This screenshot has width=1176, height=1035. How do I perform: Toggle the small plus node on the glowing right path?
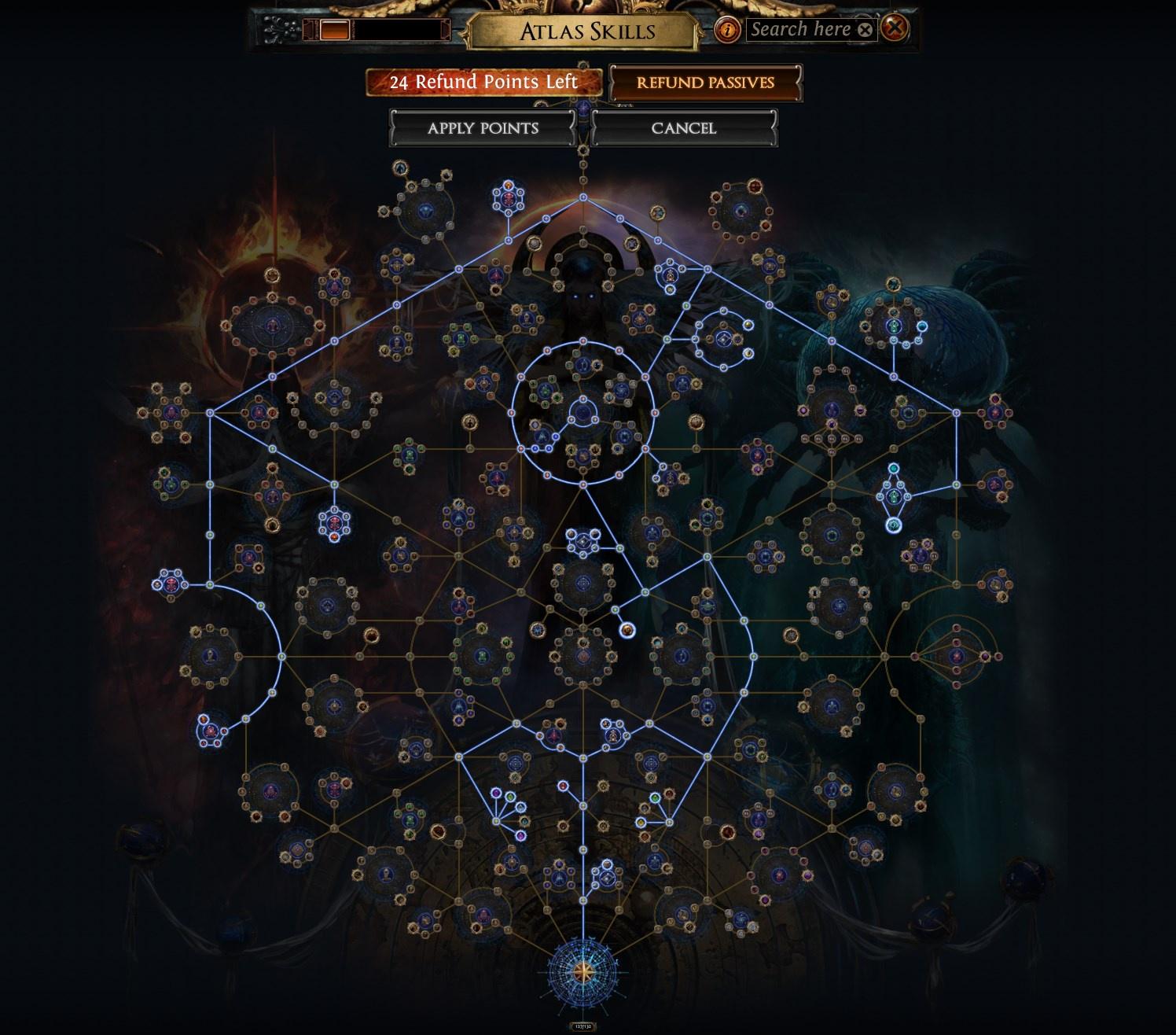click(957, 484)
